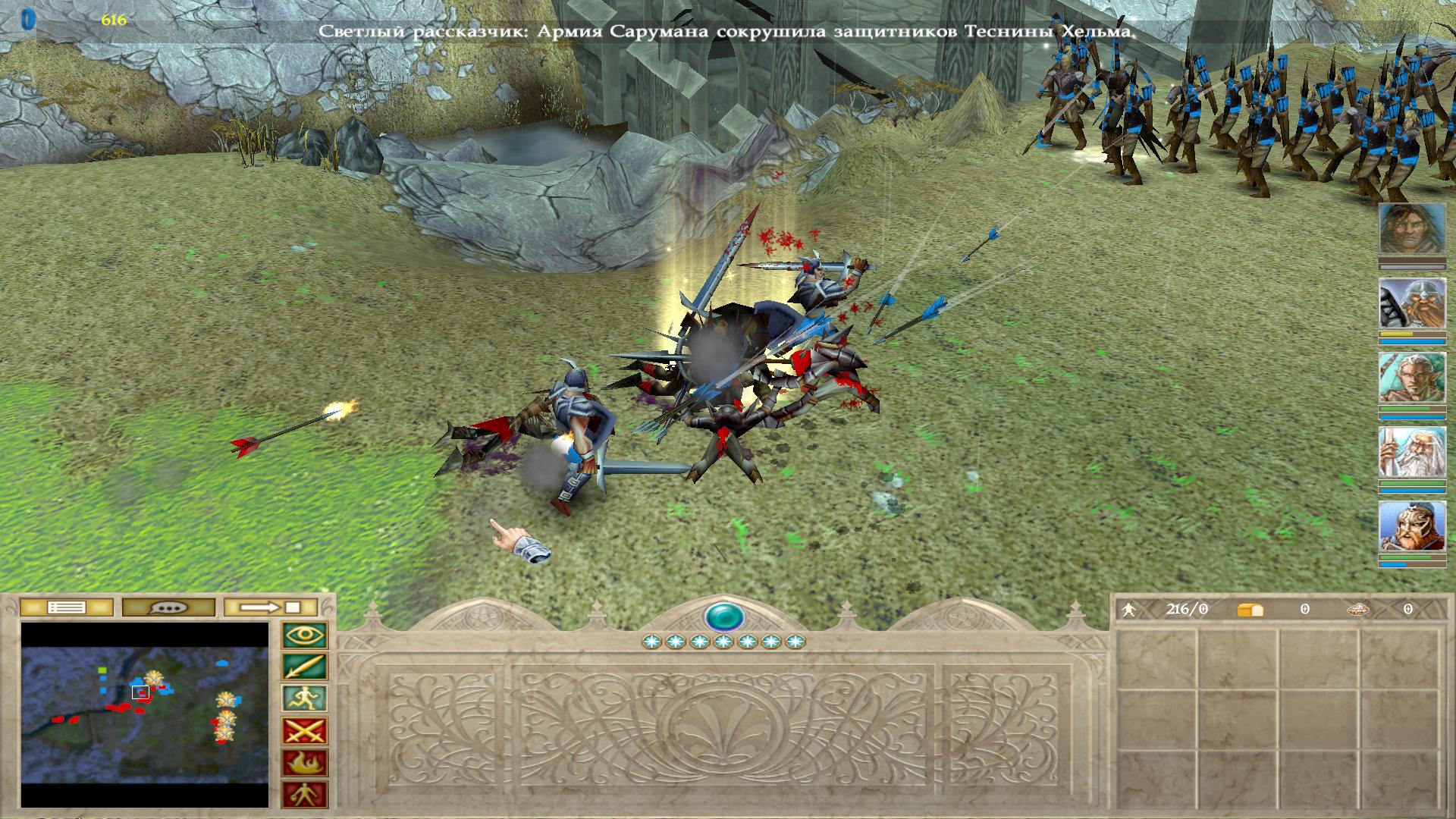The height and width of the screenshot is (819, 1456).
Task: Toggle the running man command icon
Action: pyautogui.click(x=305, y=699)
